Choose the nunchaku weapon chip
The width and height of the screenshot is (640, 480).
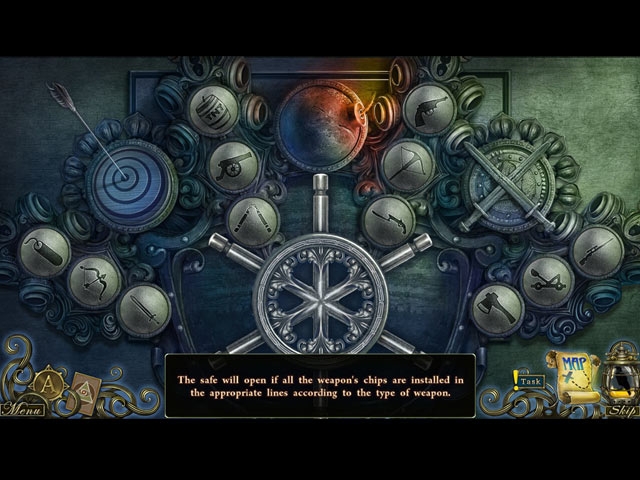[251, 217]
